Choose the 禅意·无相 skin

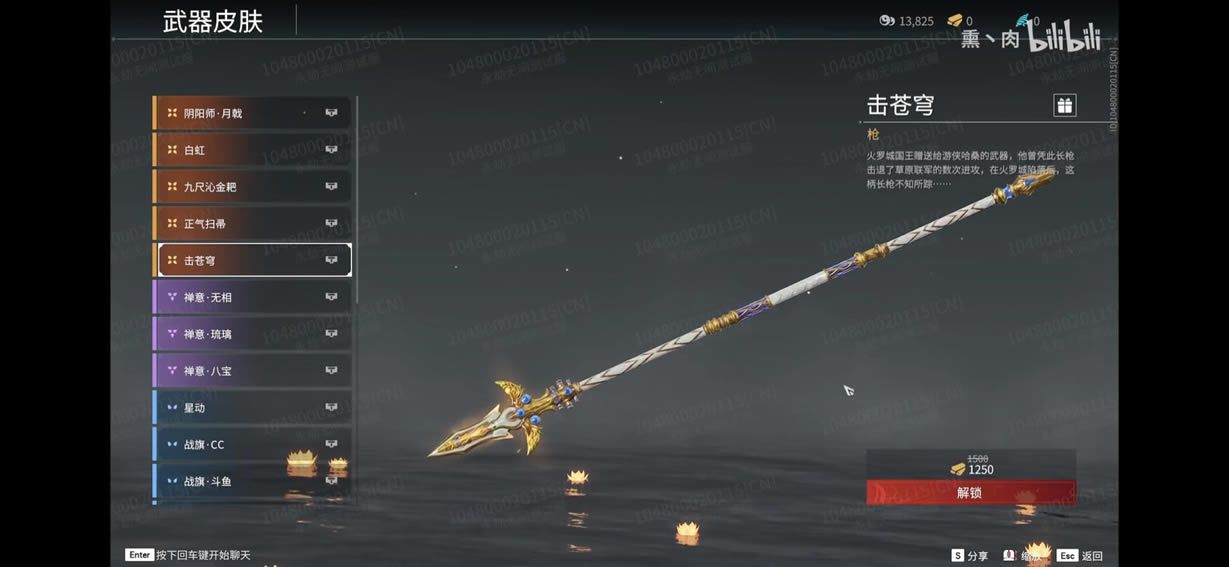252,297
